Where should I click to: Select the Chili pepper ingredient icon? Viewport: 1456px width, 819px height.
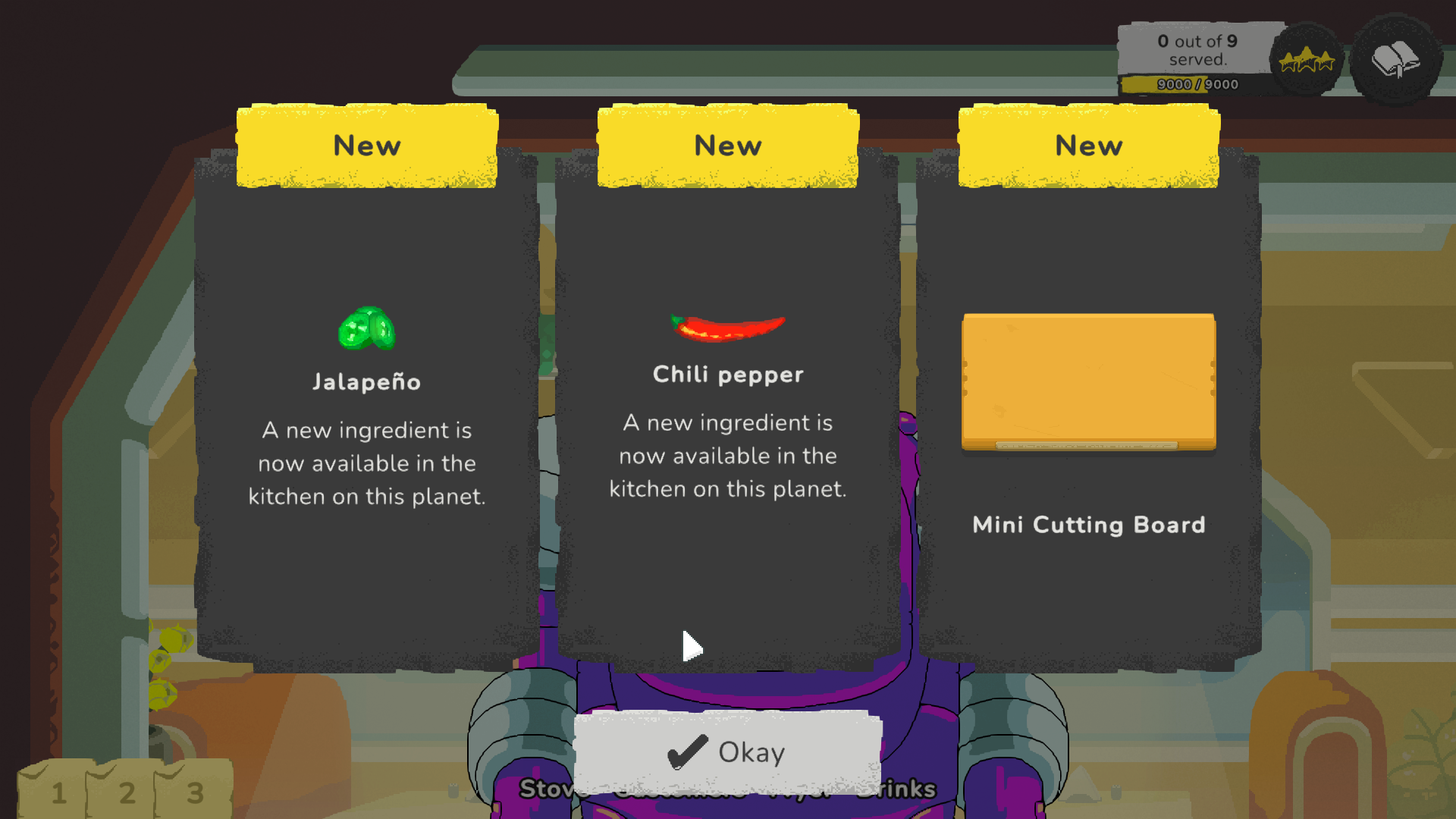point(727,324)
